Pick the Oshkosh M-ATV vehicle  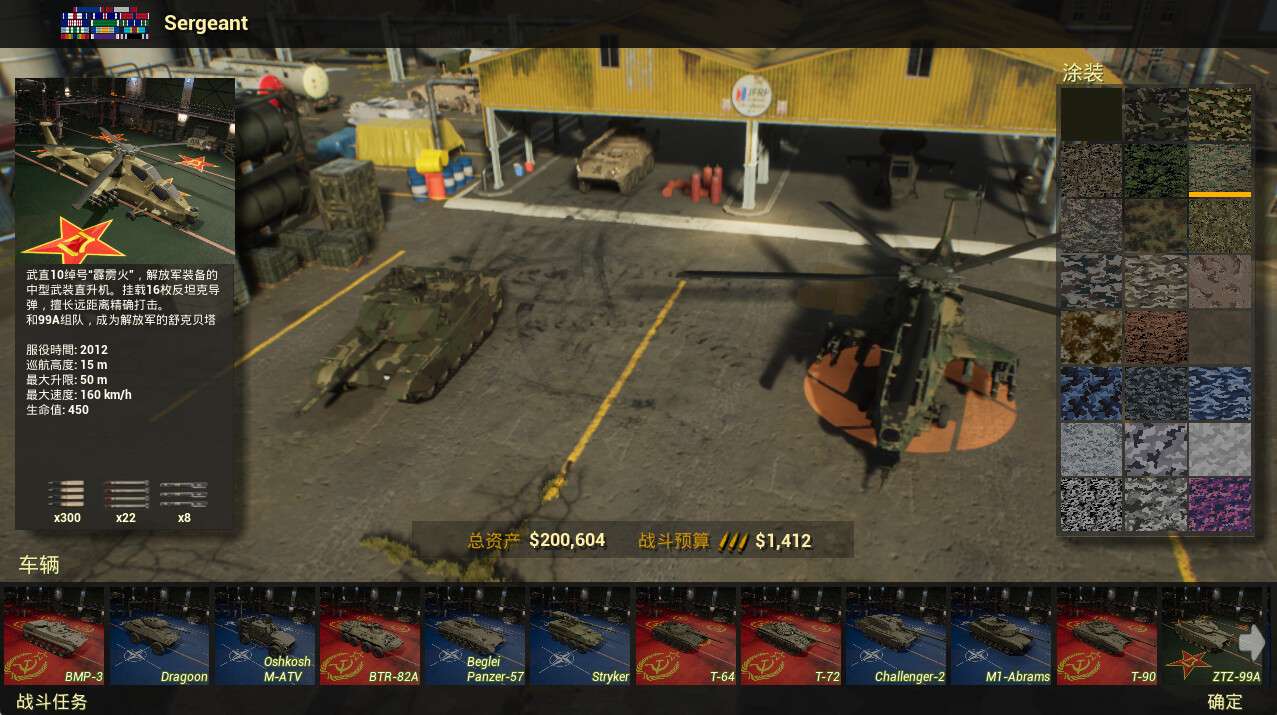[x=264, y=636]
